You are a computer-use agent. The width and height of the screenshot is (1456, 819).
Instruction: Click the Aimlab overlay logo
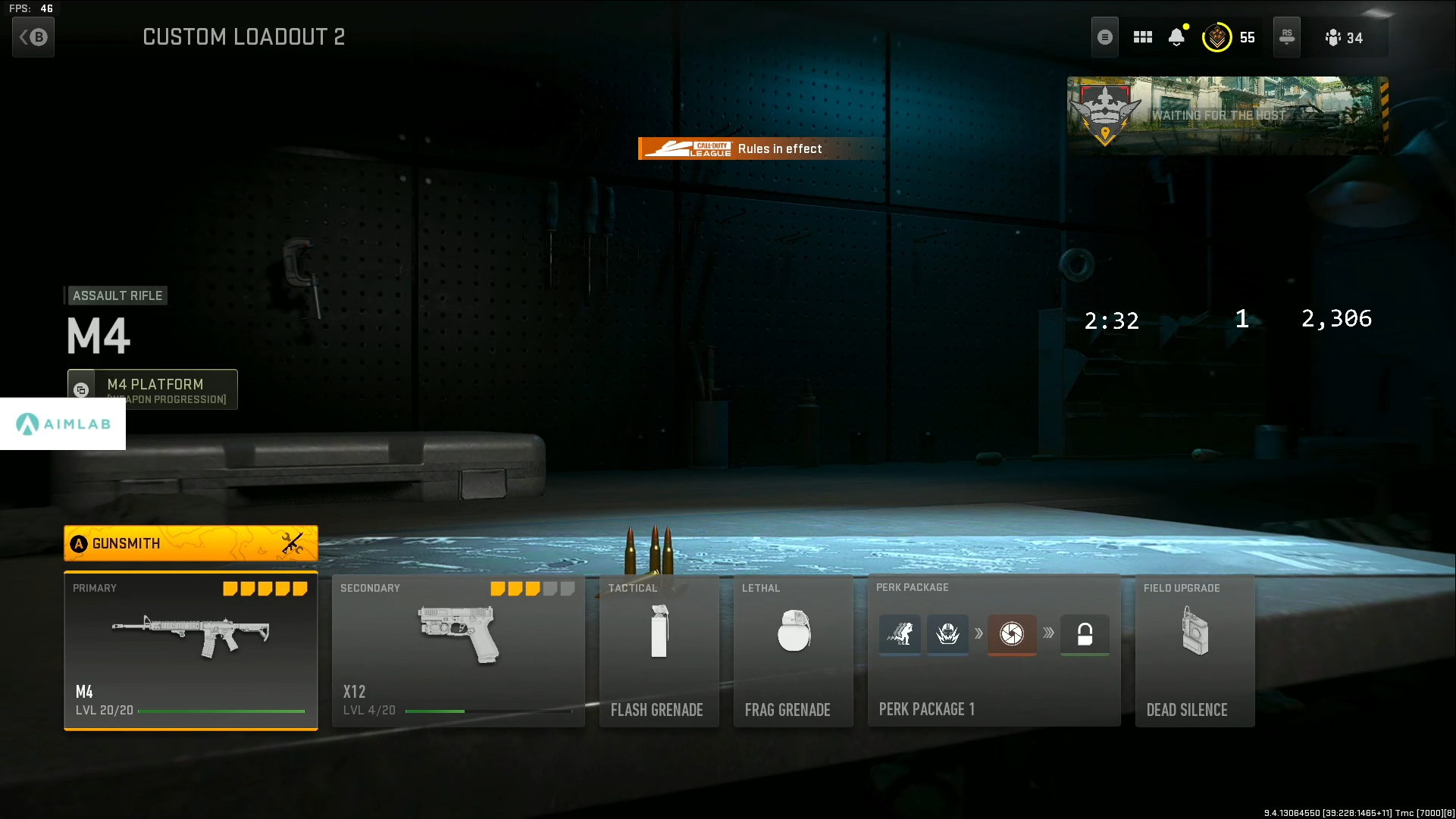63,424
